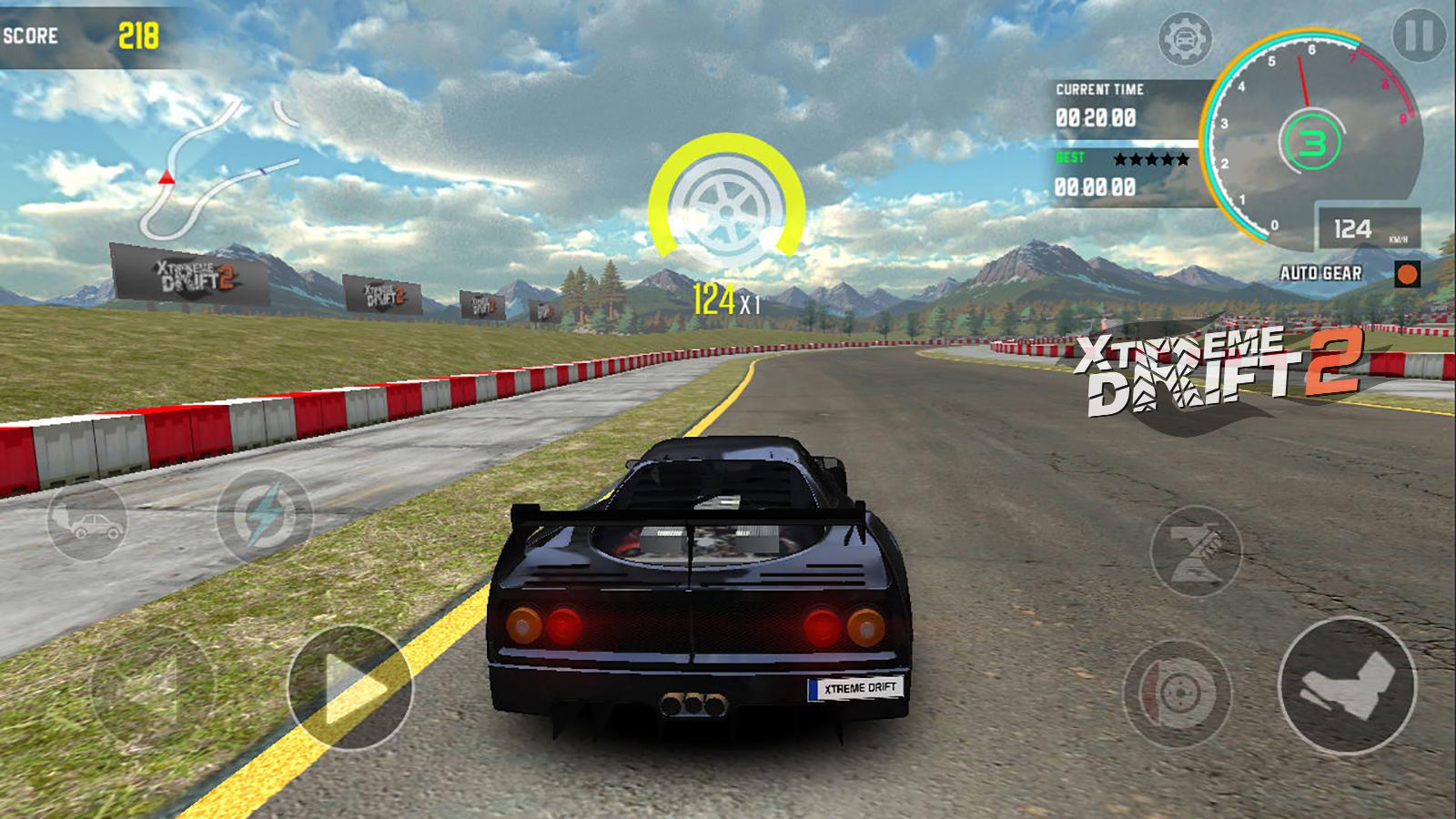1456x819 pixels.
Task: Click the CURRENT TIME panel
Action: tap(1099, 103)
